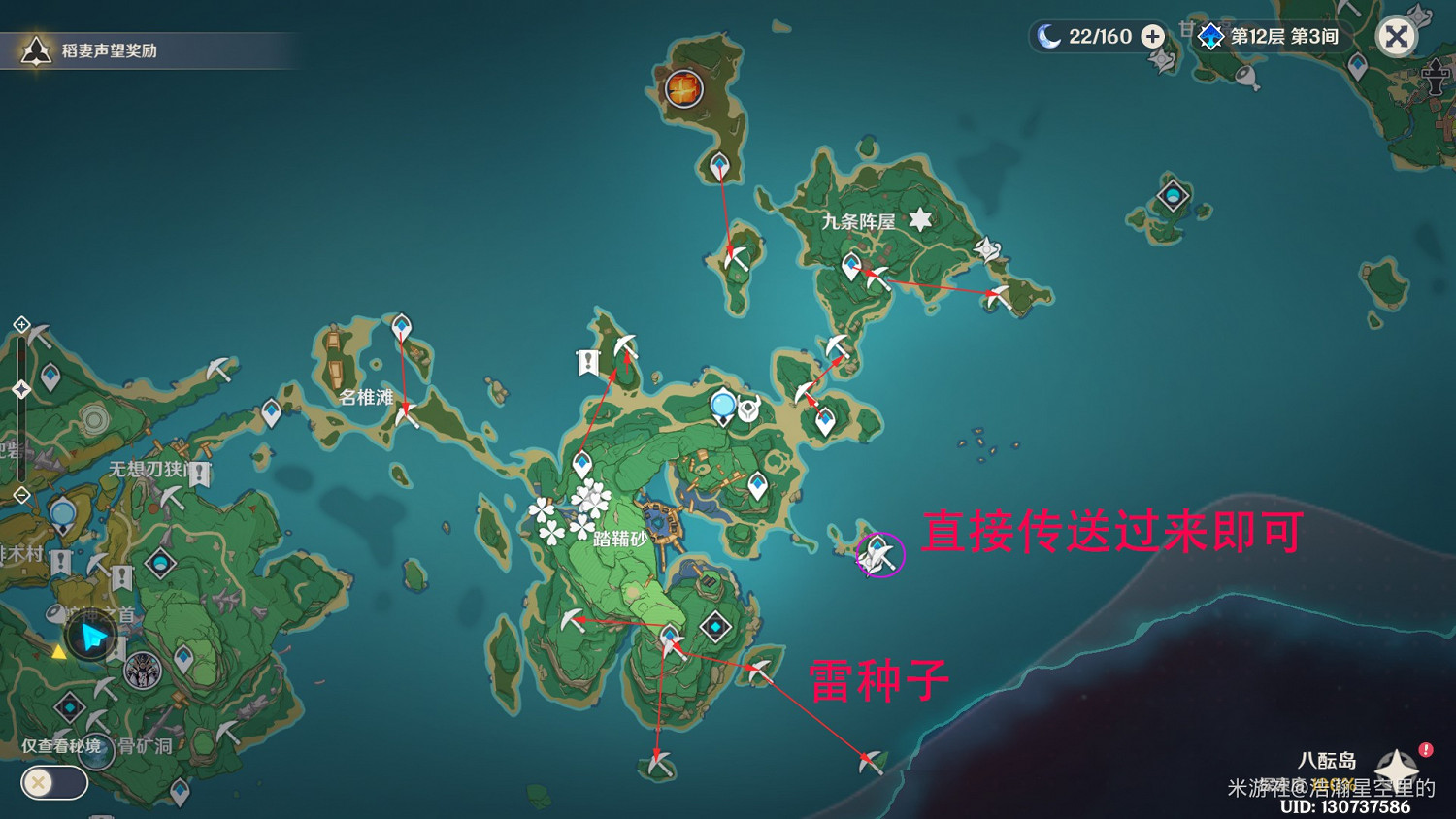Select the teleport waypoint near 骨矿洞
Viewport: 1456px width, 819px height.
180,789
